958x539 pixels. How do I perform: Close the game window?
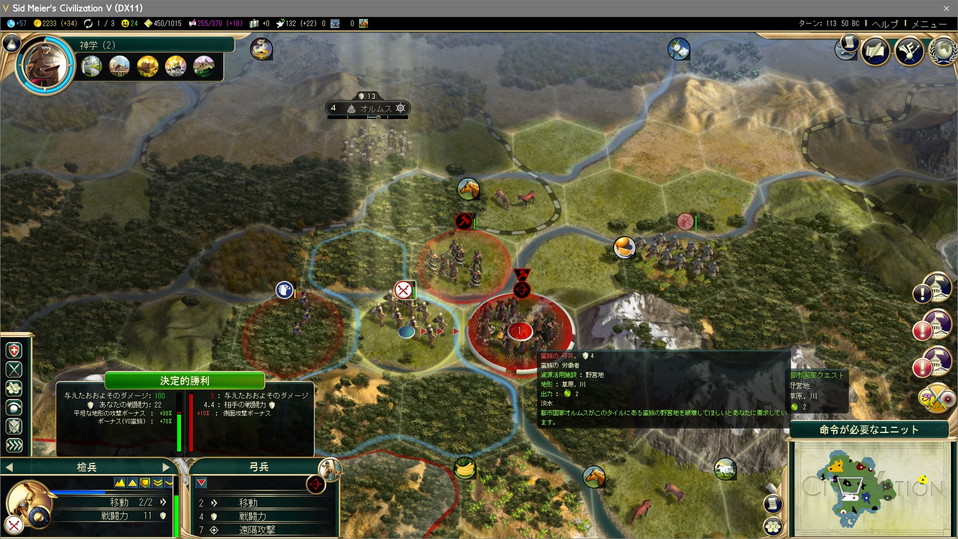[946, 7]
